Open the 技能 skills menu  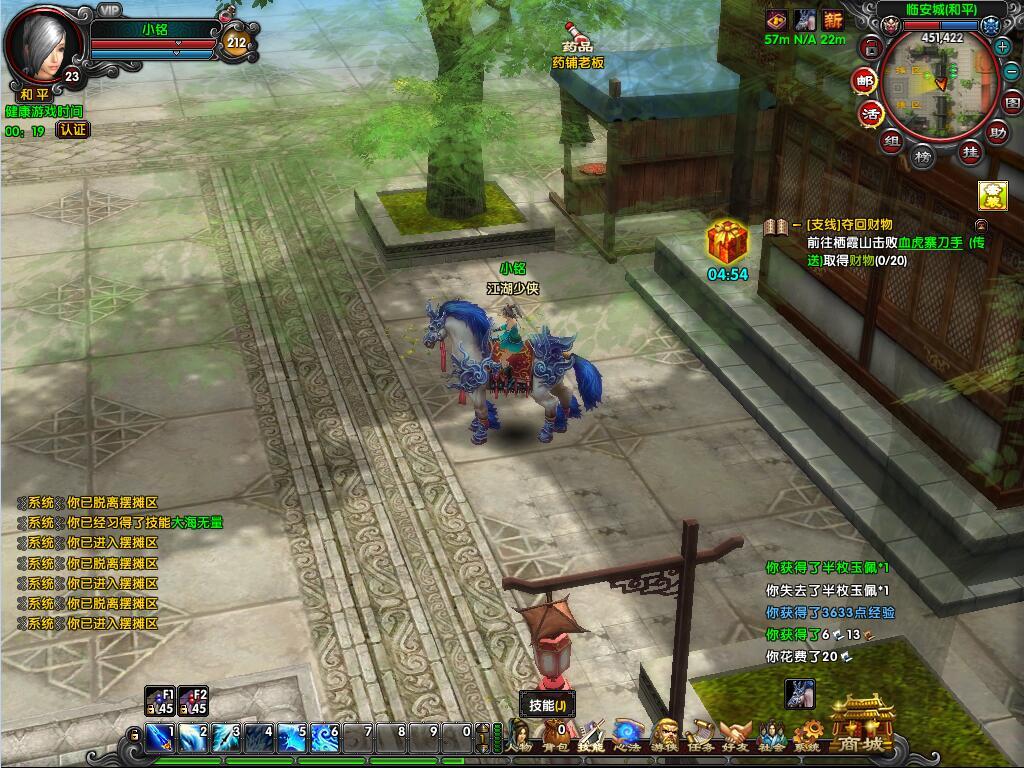pos(590,737)
